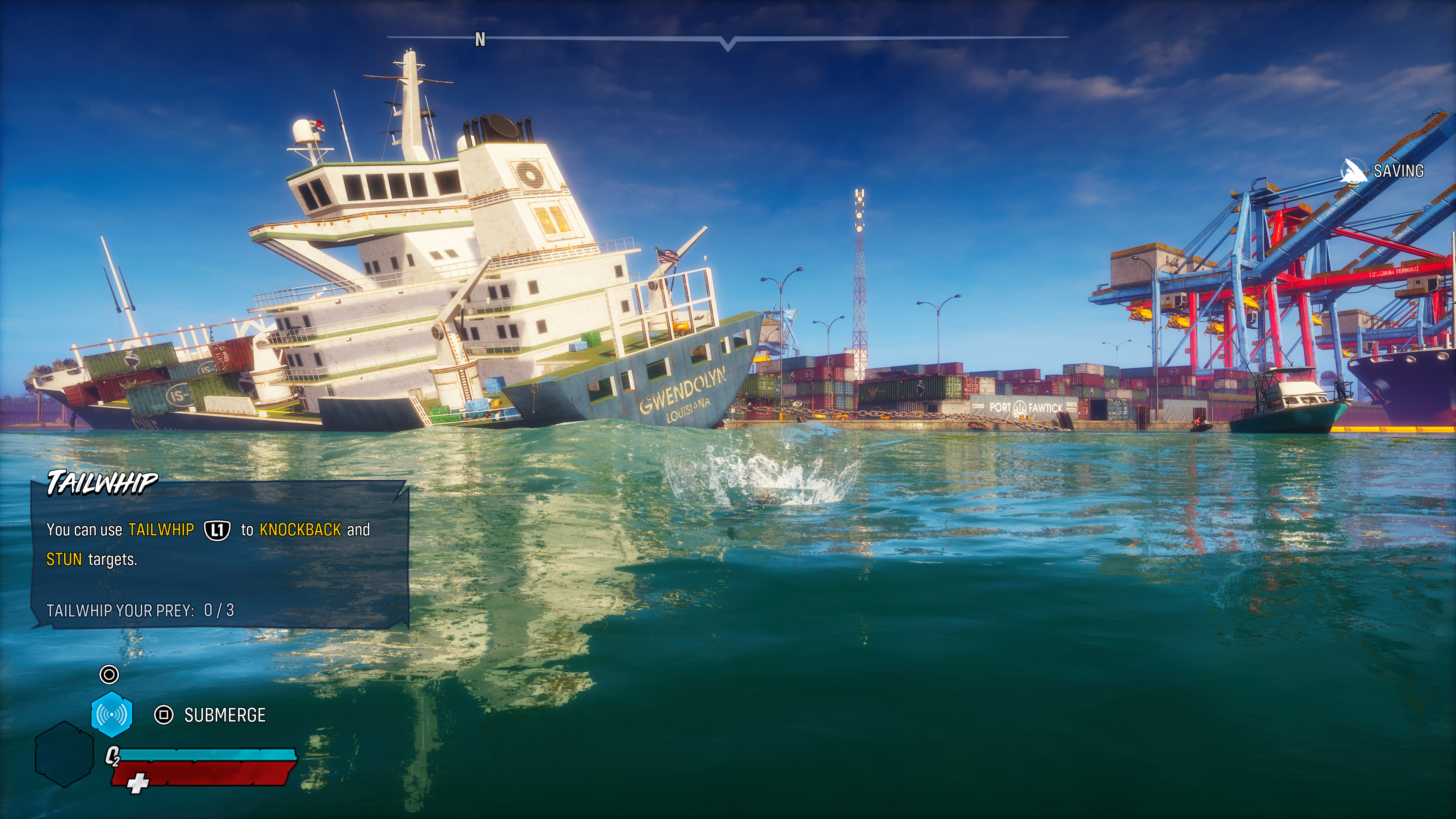Screen dimensions: 1456x819
Task: Click the North marker on the compass
Action: tap(480, 39)
